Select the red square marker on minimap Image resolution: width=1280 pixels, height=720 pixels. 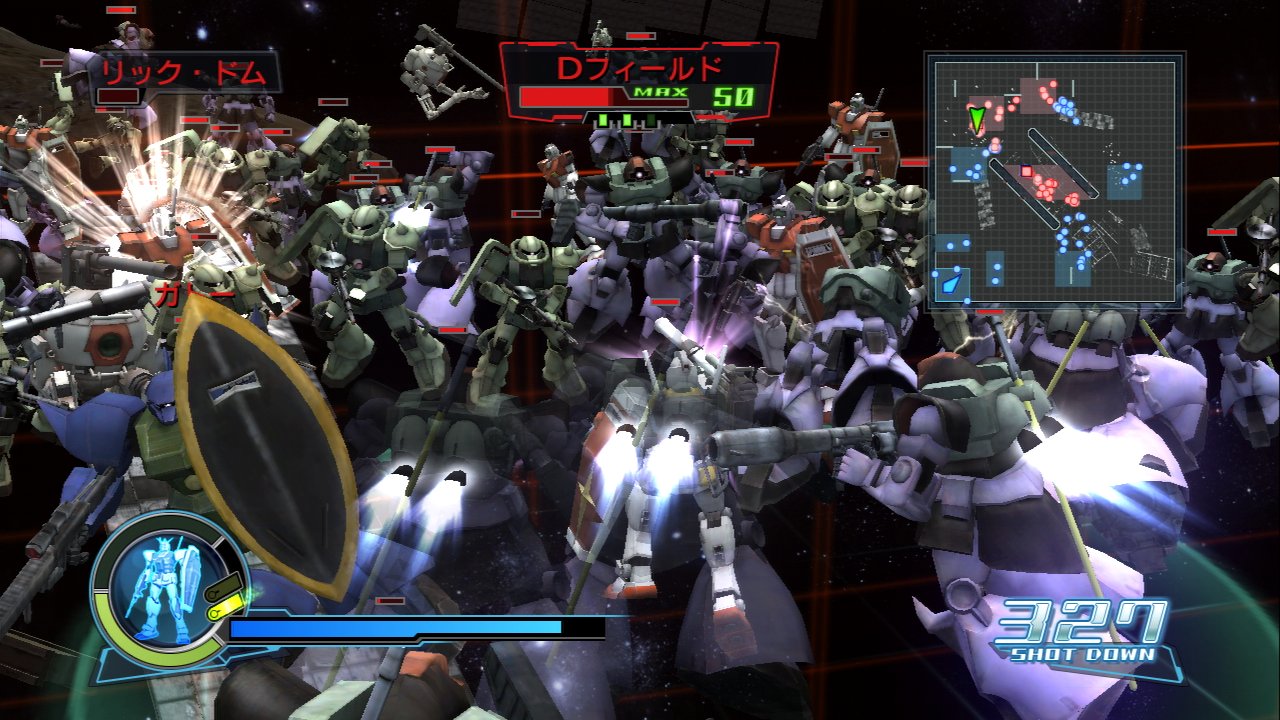point(1026,171)
